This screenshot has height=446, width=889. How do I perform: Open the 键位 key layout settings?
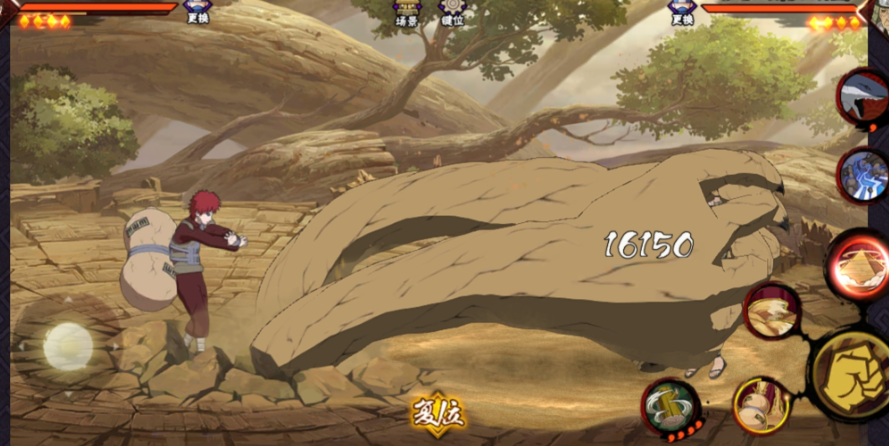(x=453, y=11)
